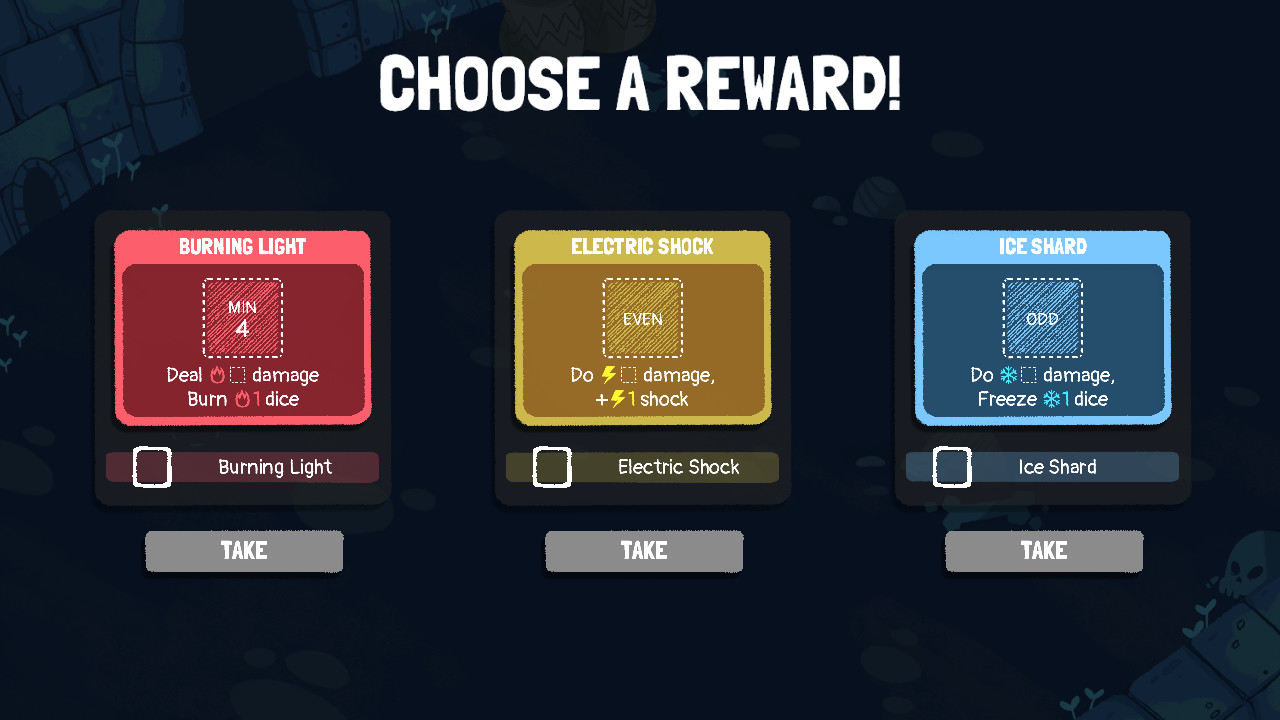This screenshot has width=1280, height=720.
Task: Click the 'CHOOSE A REWARD!' heading
Action: (x=640, y=85)
